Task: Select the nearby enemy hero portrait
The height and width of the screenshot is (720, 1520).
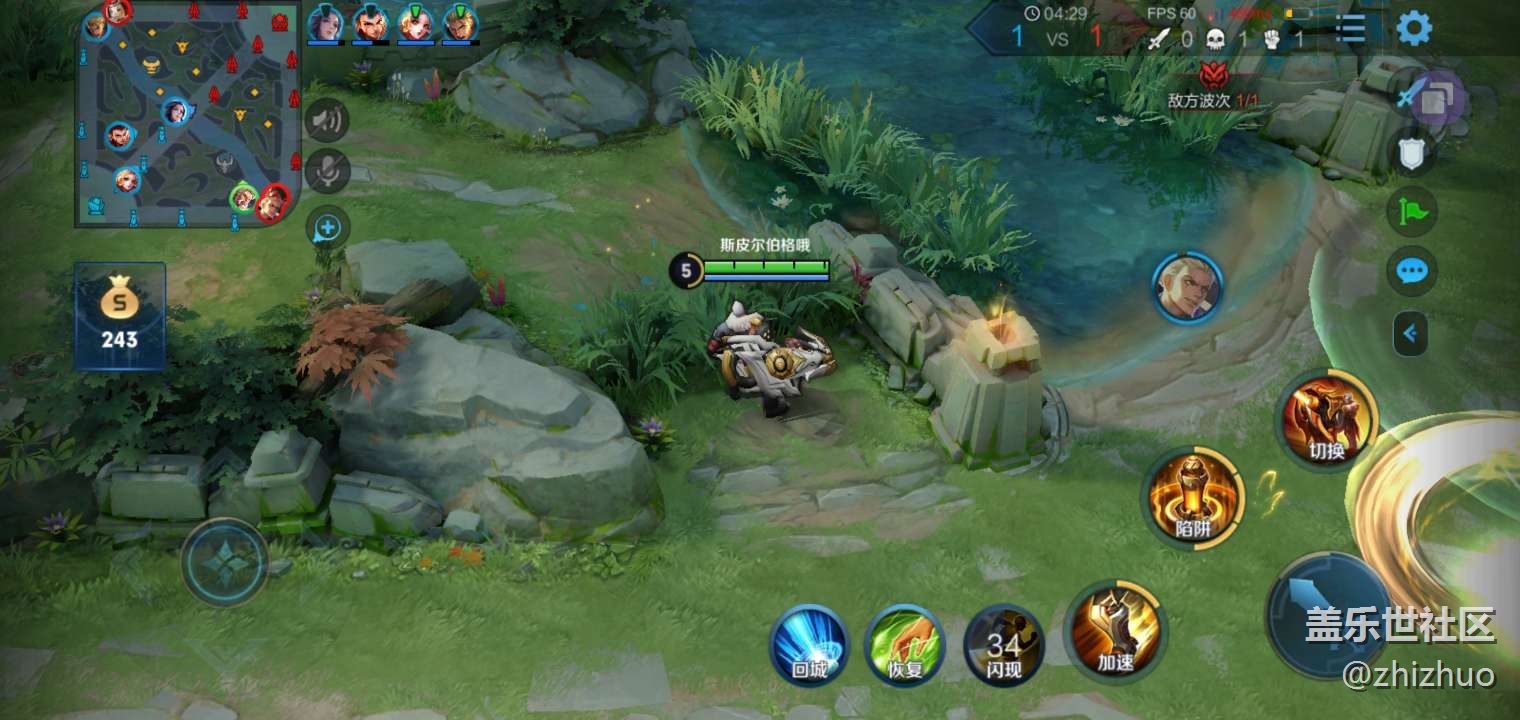Action: 1186,287
